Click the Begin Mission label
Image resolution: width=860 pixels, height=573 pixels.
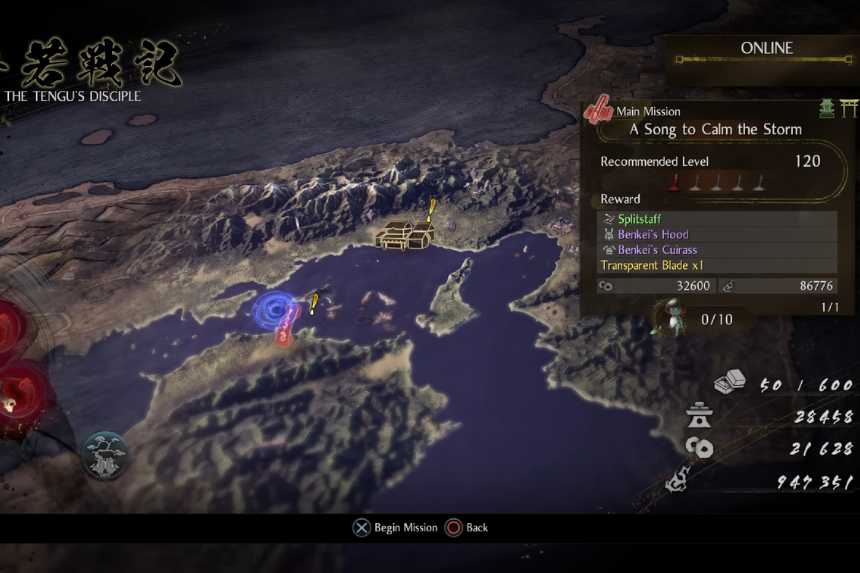(x=405, y=528)
